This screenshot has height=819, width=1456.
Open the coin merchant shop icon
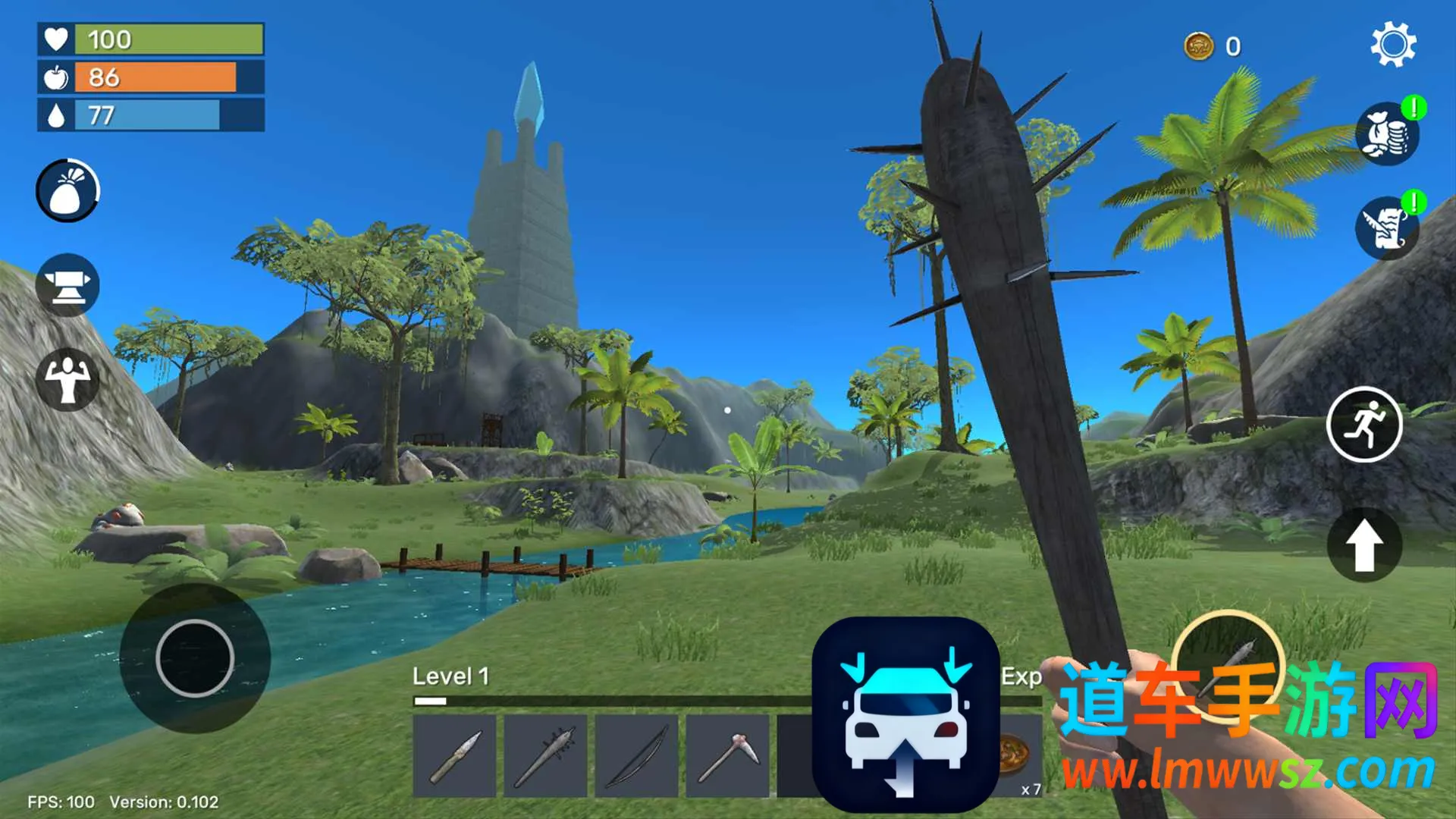pyautogui.click(x=1387, y=134)
